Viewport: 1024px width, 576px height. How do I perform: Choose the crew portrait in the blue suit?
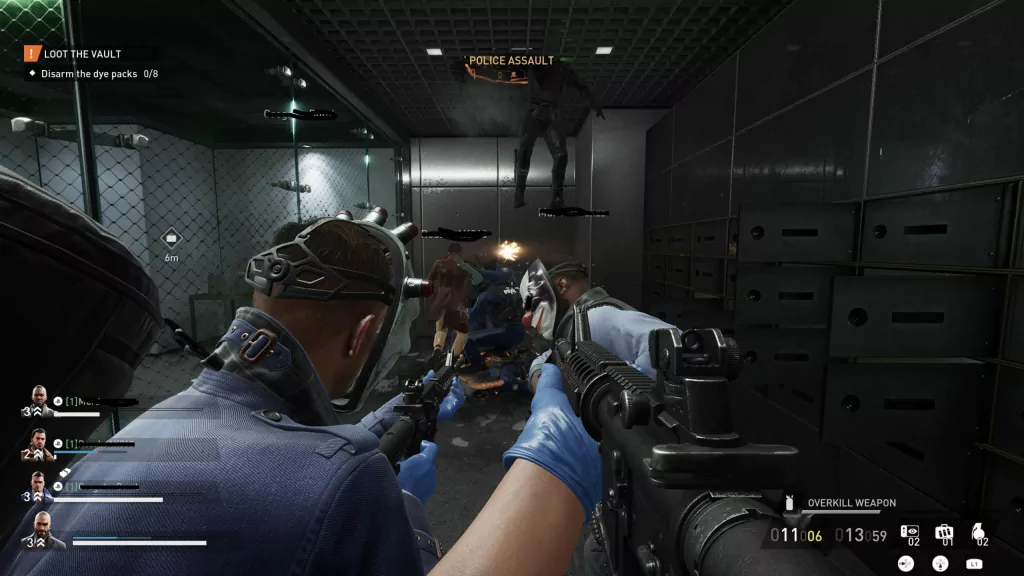tap(41, 487)
